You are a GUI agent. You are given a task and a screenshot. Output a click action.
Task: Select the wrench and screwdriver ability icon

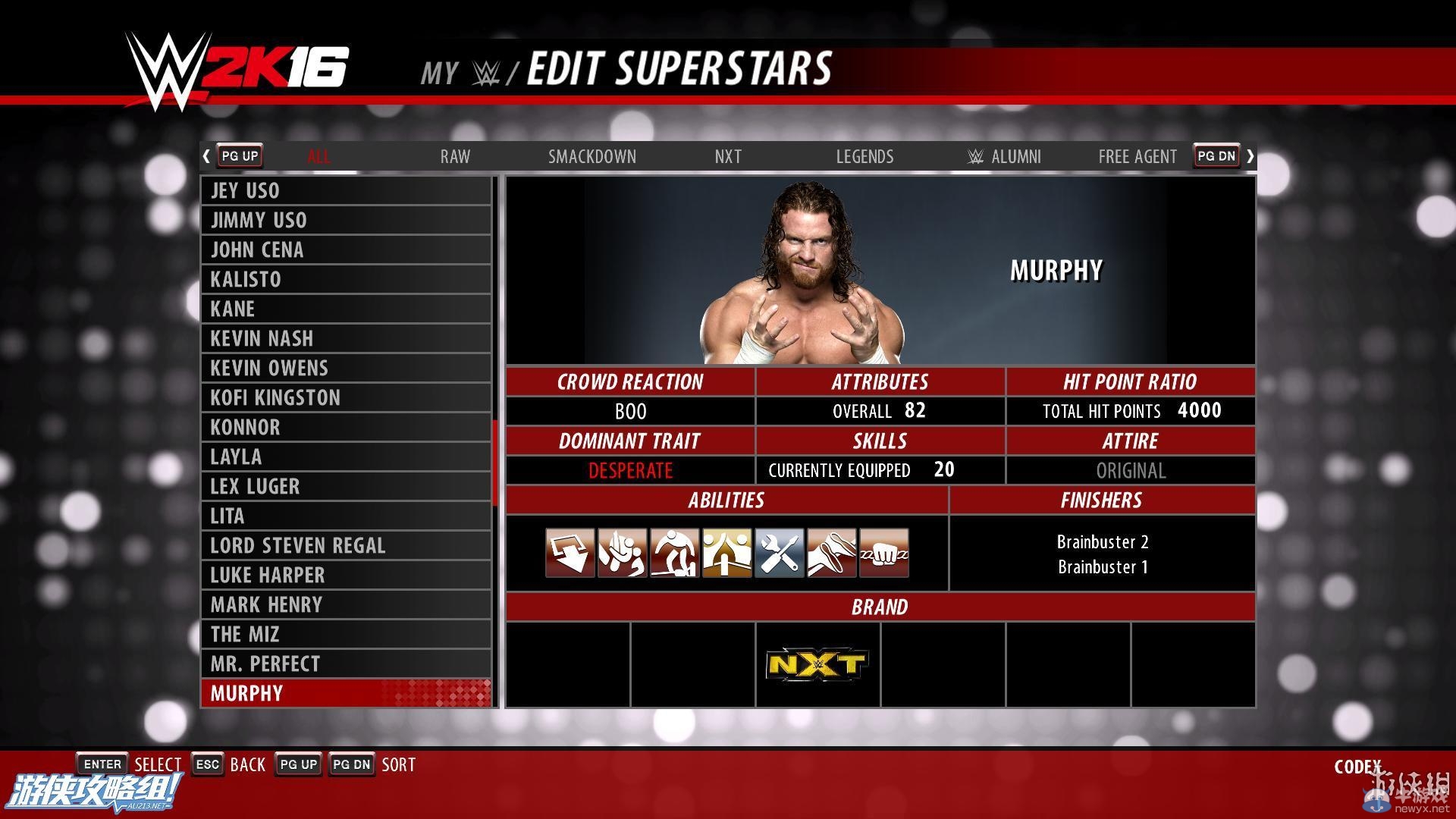click(x=779, y=553)
